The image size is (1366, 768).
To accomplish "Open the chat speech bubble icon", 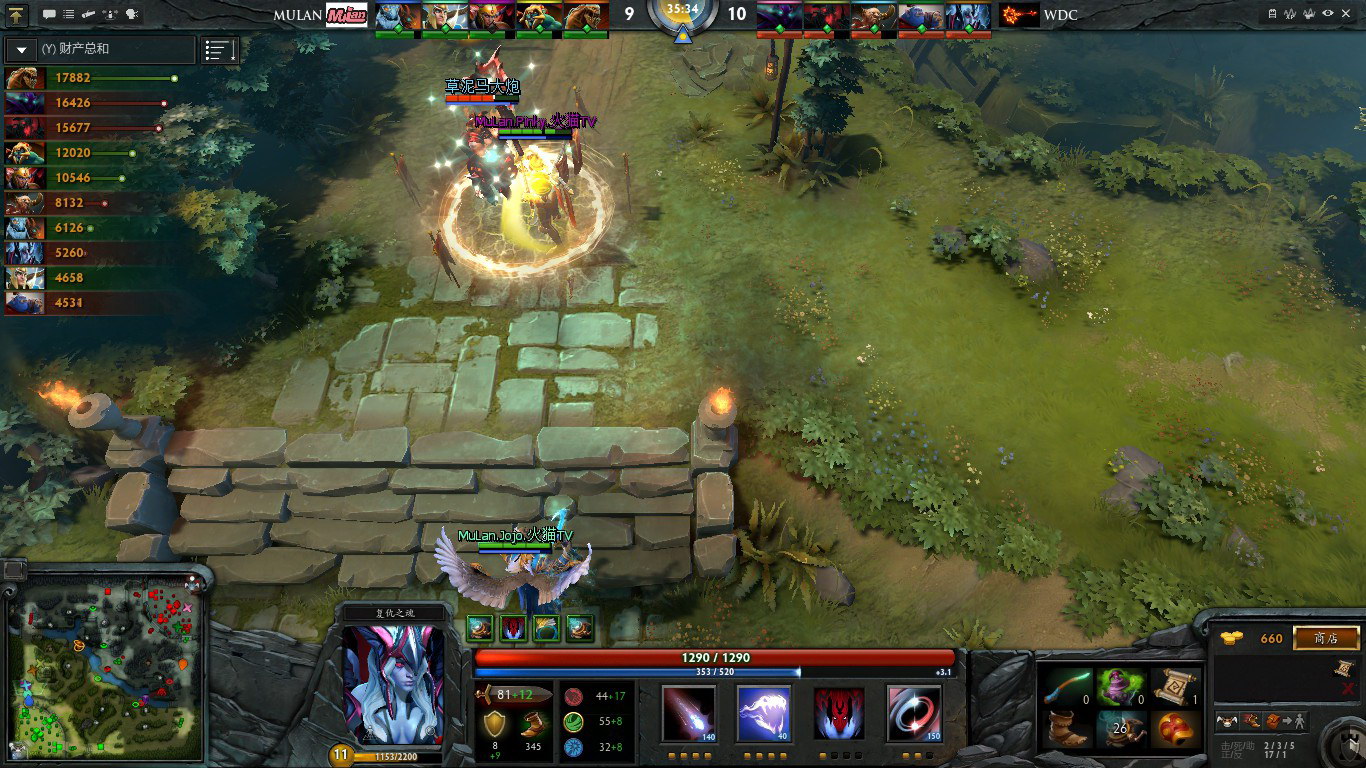I will [49, 15].
